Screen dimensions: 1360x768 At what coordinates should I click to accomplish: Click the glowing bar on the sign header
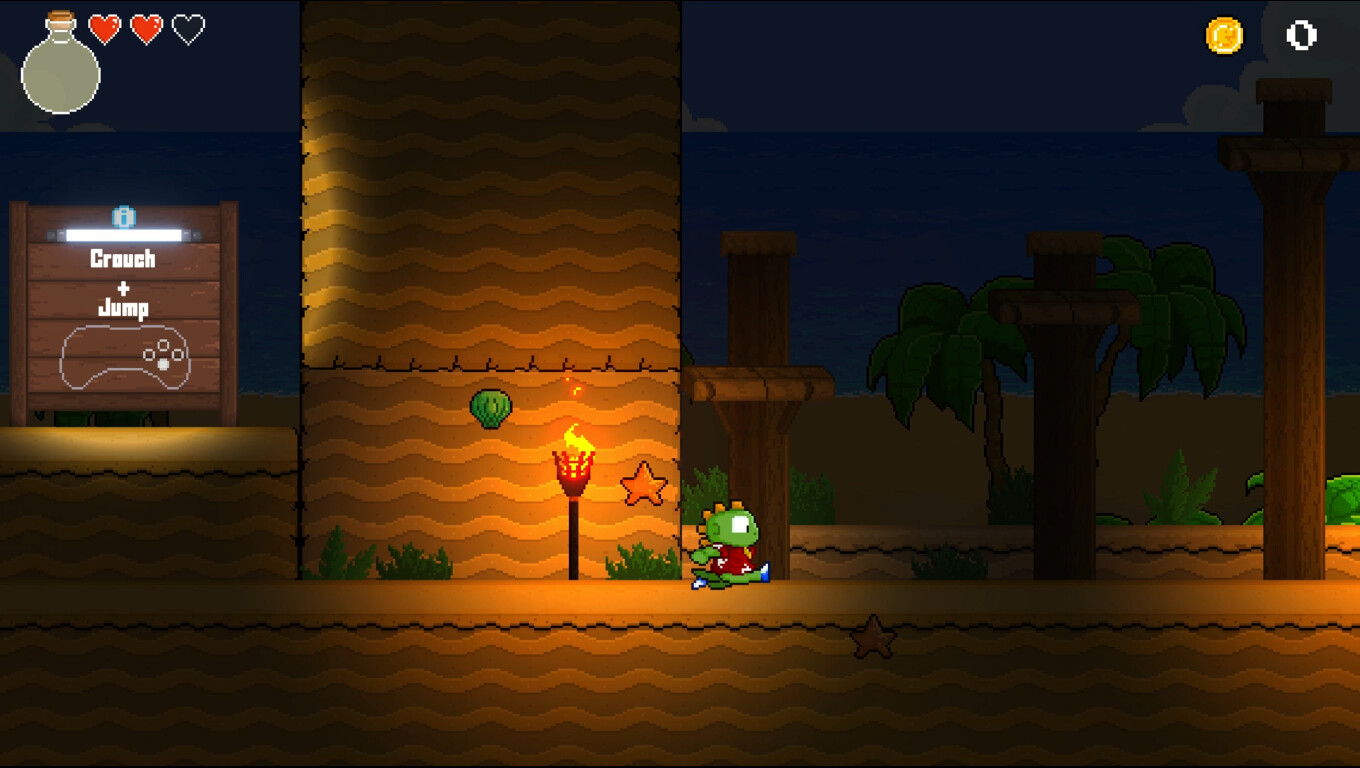click(x=123, y=232)
